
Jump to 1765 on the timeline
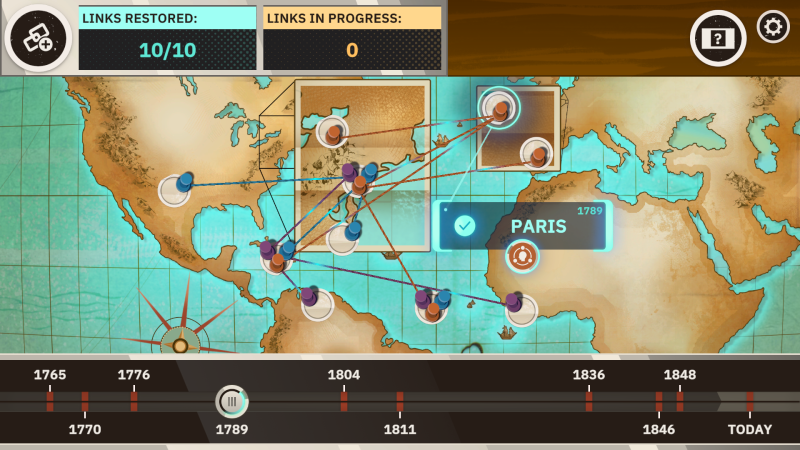pyautogui.click(x=50, y=401)
